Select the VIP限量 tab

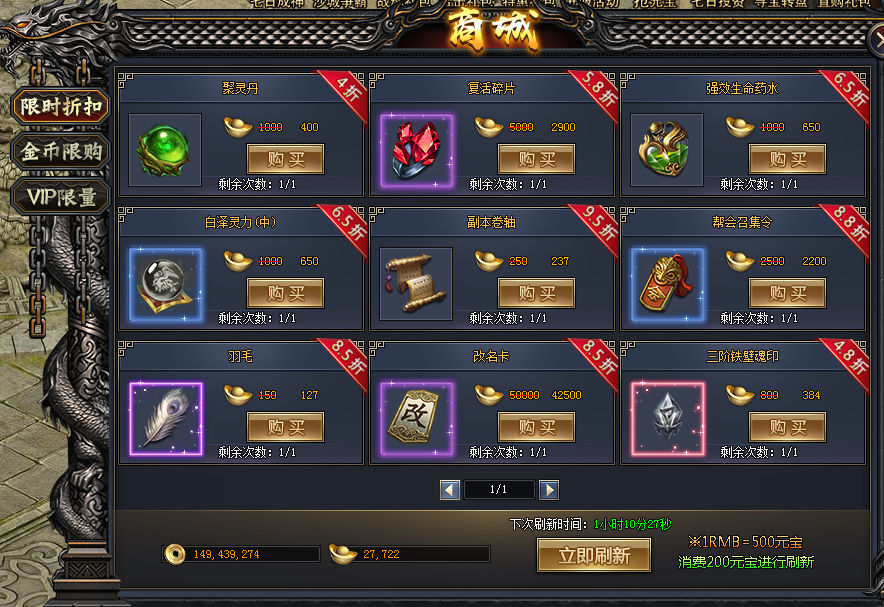60,197
